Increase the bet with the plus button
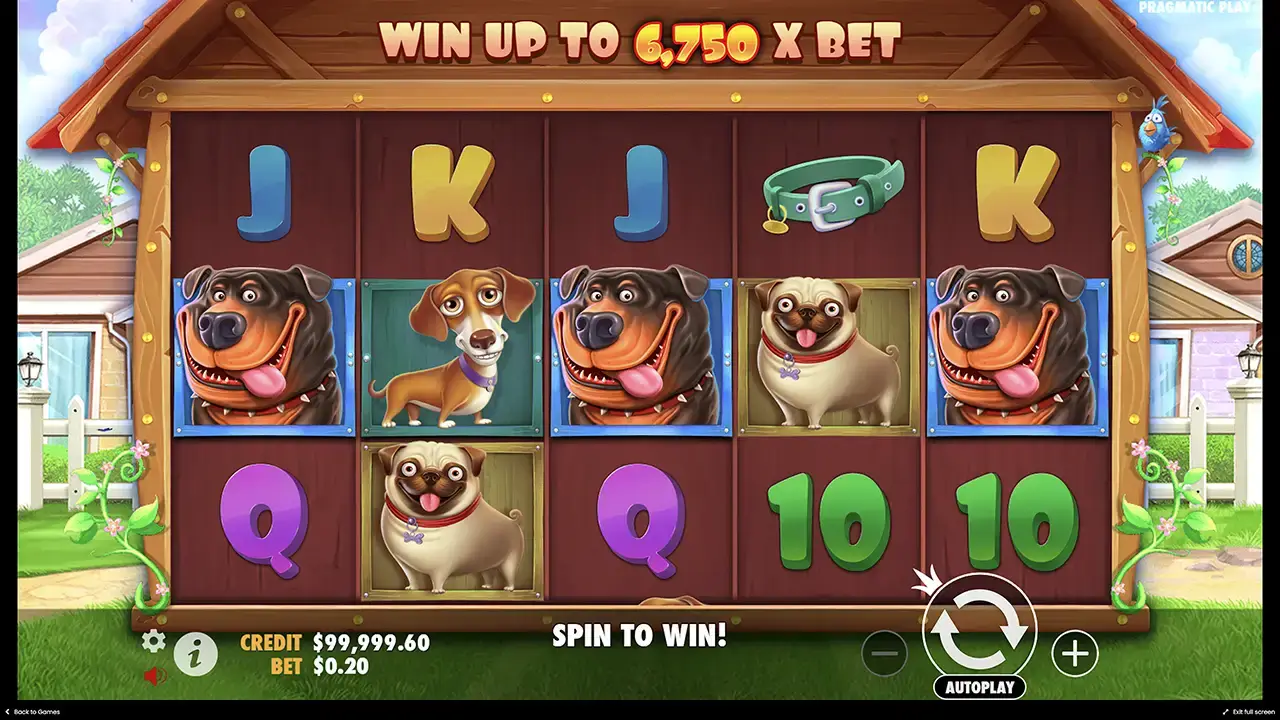 point(1074,654)
